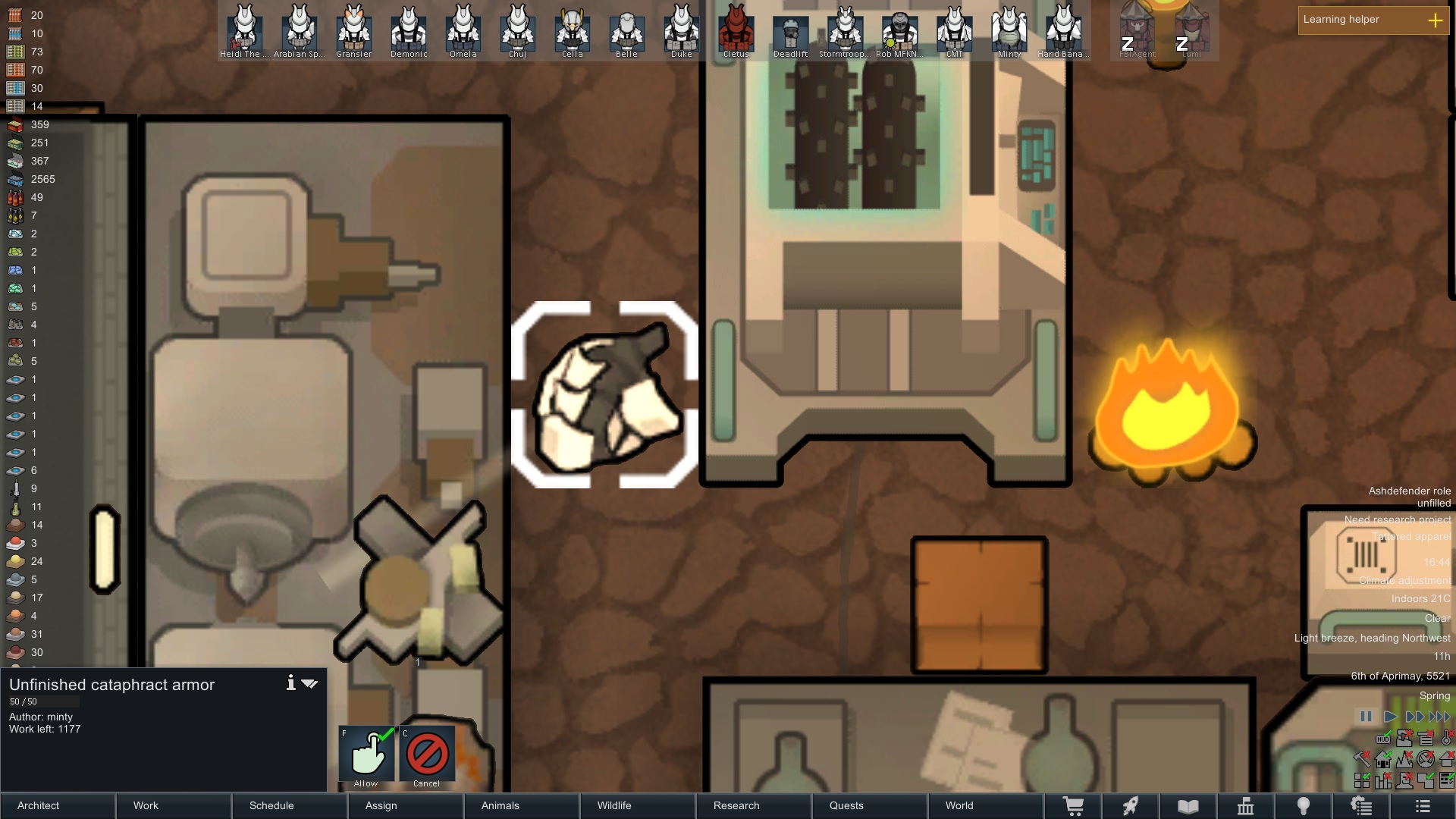
Task: Show the Quests tab
Action: pyautogui.click(x=846, y=805)
